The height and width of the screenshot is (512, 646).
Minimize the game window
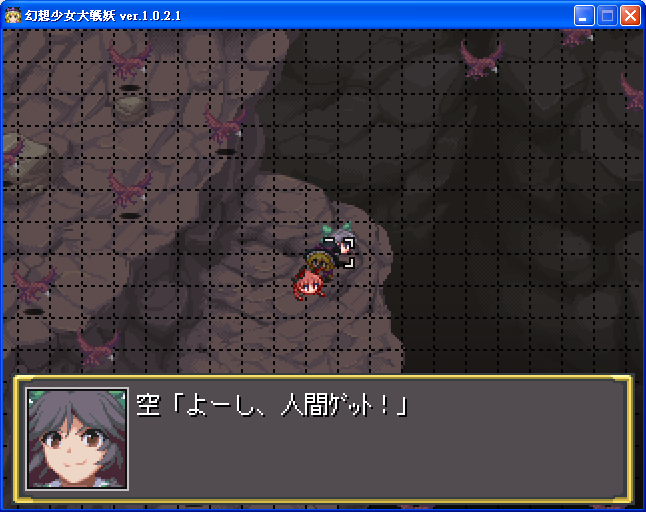pos(584,16)
